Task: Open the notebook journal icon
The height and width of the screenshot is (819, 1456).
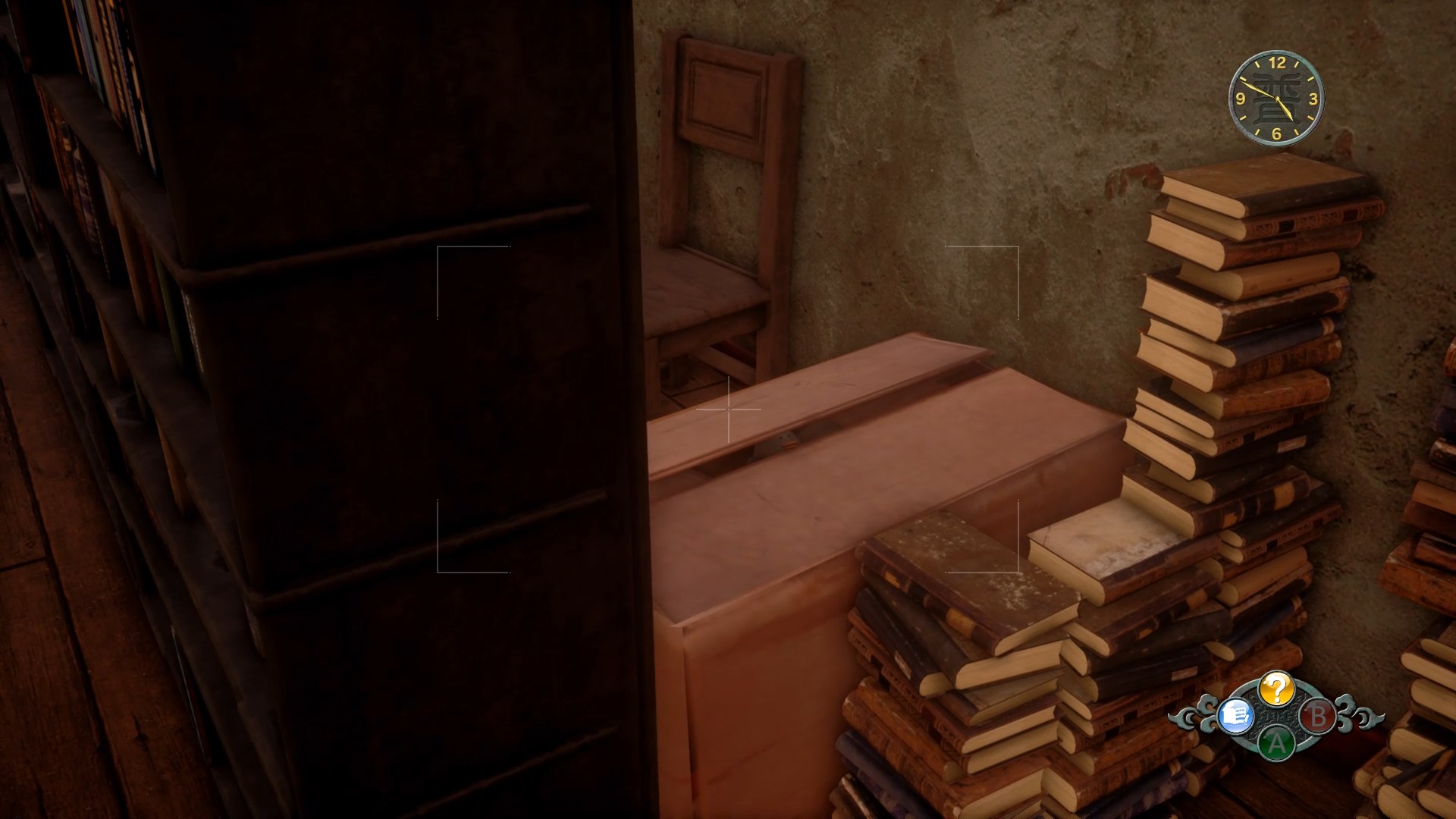Action: coord(1235,715)
